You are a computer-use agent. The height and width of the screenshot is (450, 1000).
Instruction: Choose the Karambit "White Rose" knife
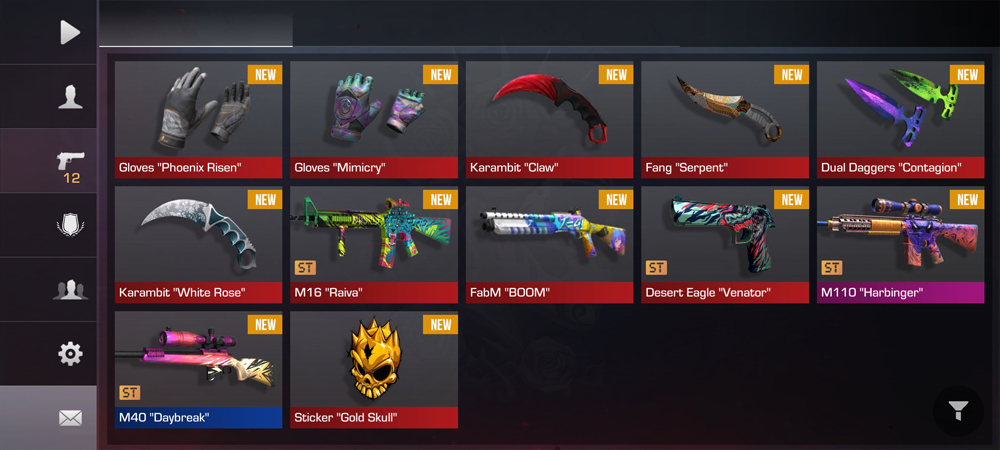[199, 244]
